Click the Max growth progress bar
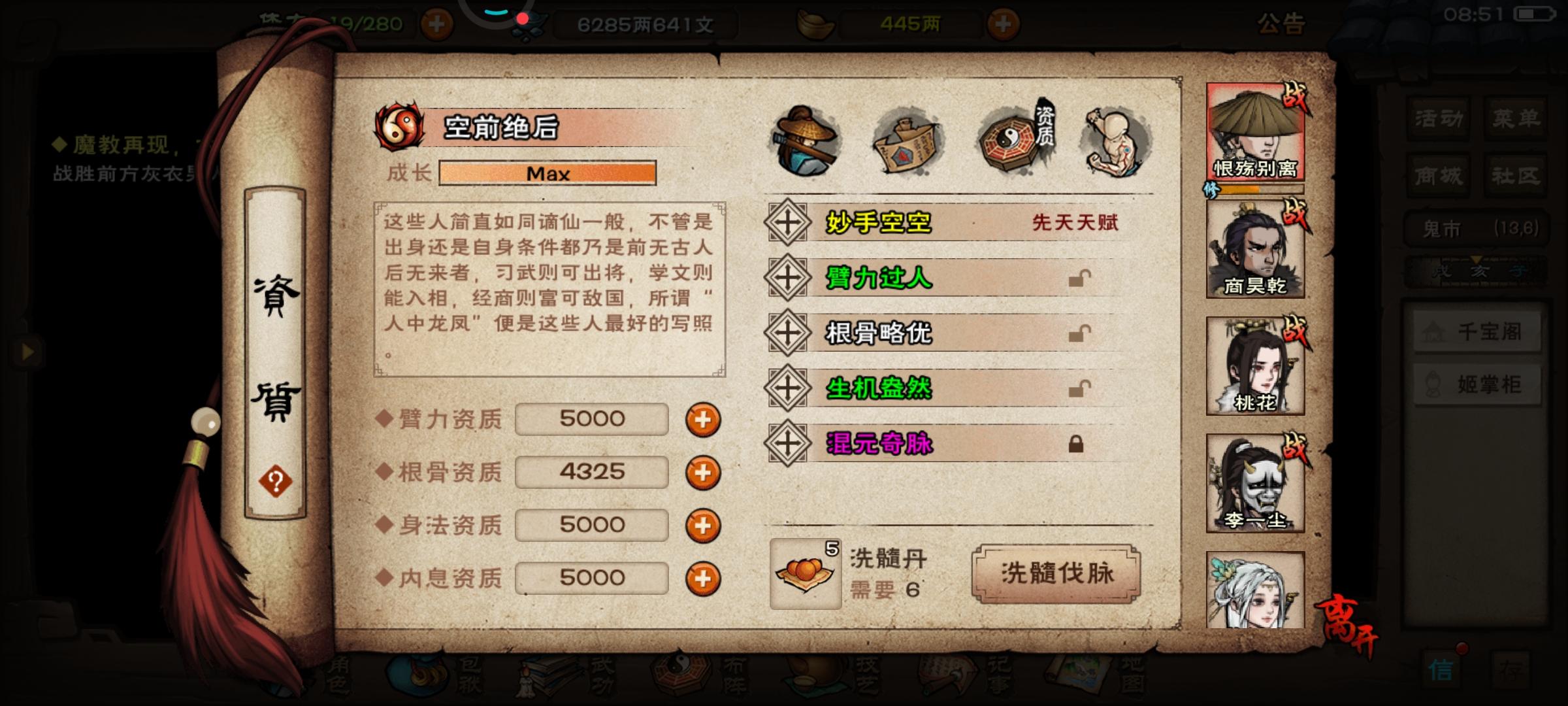Image resolution: width=1568 pixels, height=706 pixels. 547,173
